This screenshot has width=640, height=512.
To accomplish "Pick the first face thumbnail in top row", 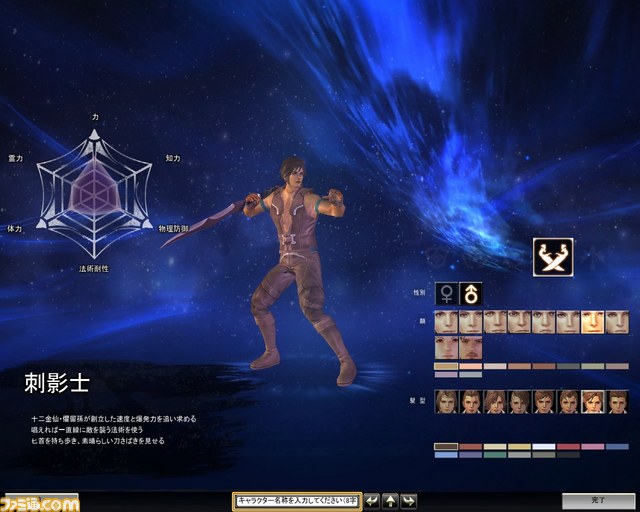I will point(446,322).
